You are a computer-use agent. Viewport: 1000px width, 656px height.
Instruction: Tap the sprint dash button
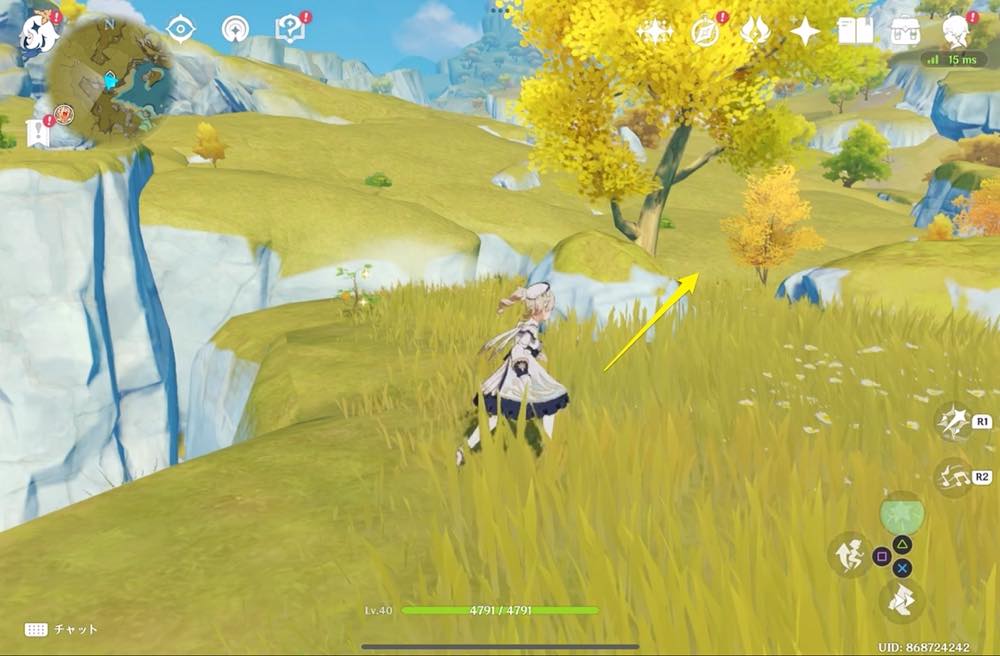coord(901,601)
